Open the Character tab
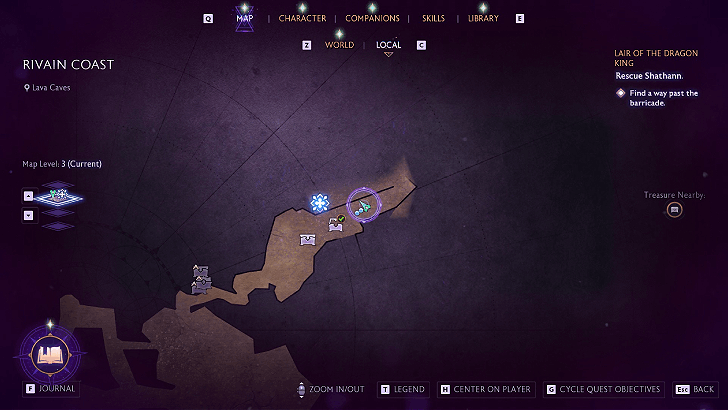 coord(302,18)
